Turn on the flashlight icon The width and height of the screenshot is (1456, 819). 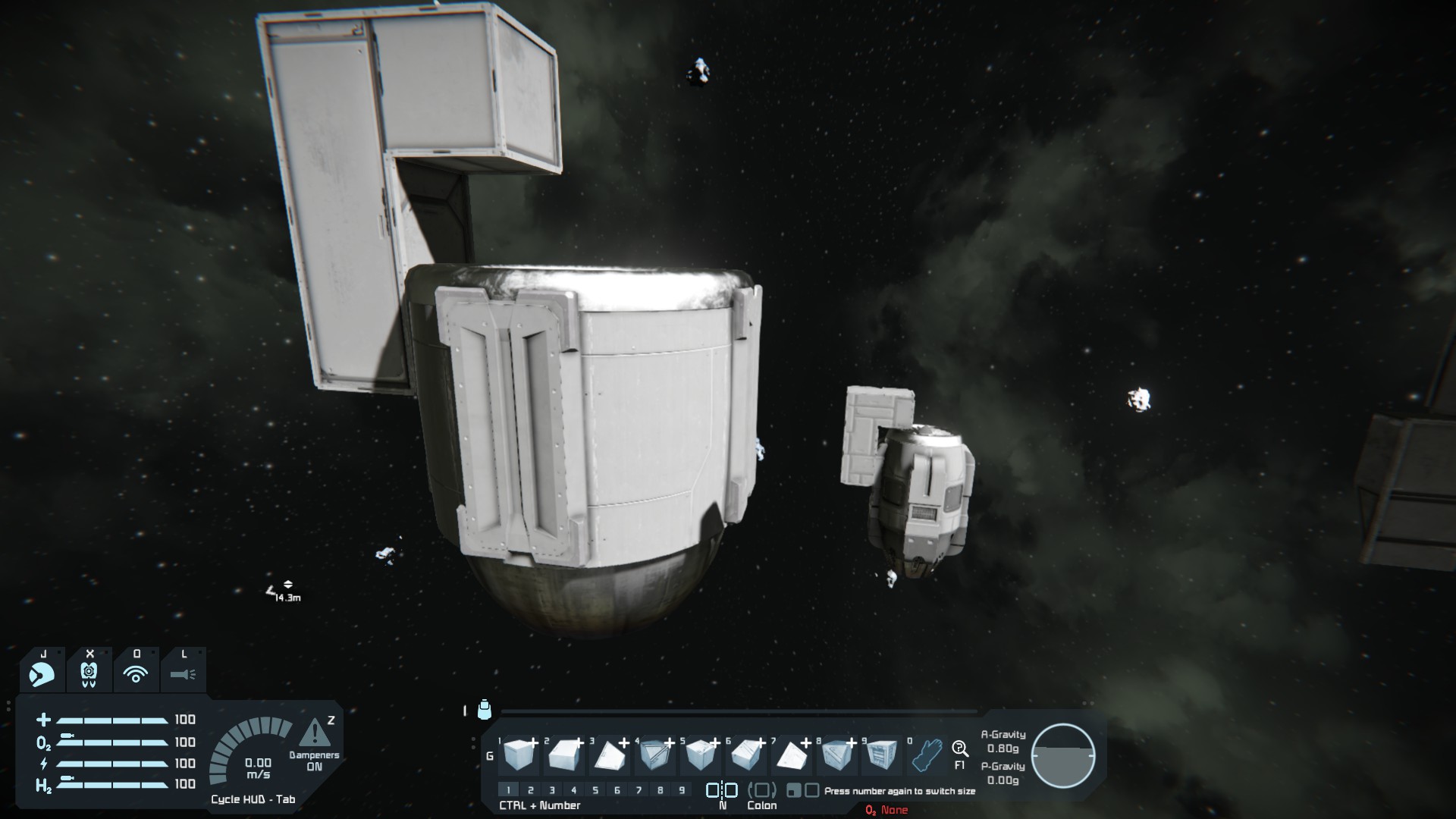coord(183,673)
